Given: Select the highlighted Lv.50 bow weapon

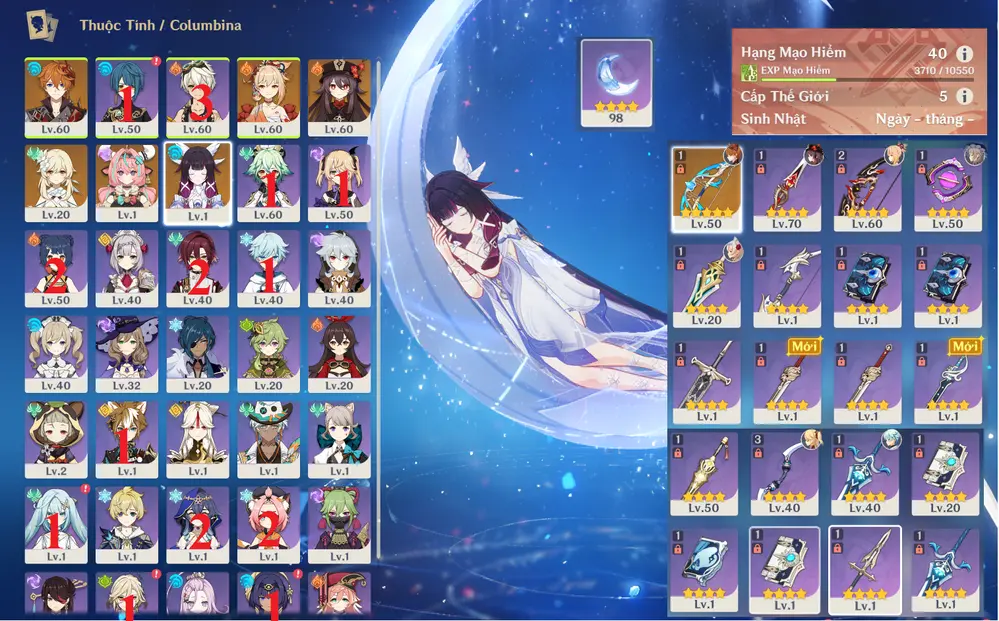Looking at the screenshot, I should 707,188.
